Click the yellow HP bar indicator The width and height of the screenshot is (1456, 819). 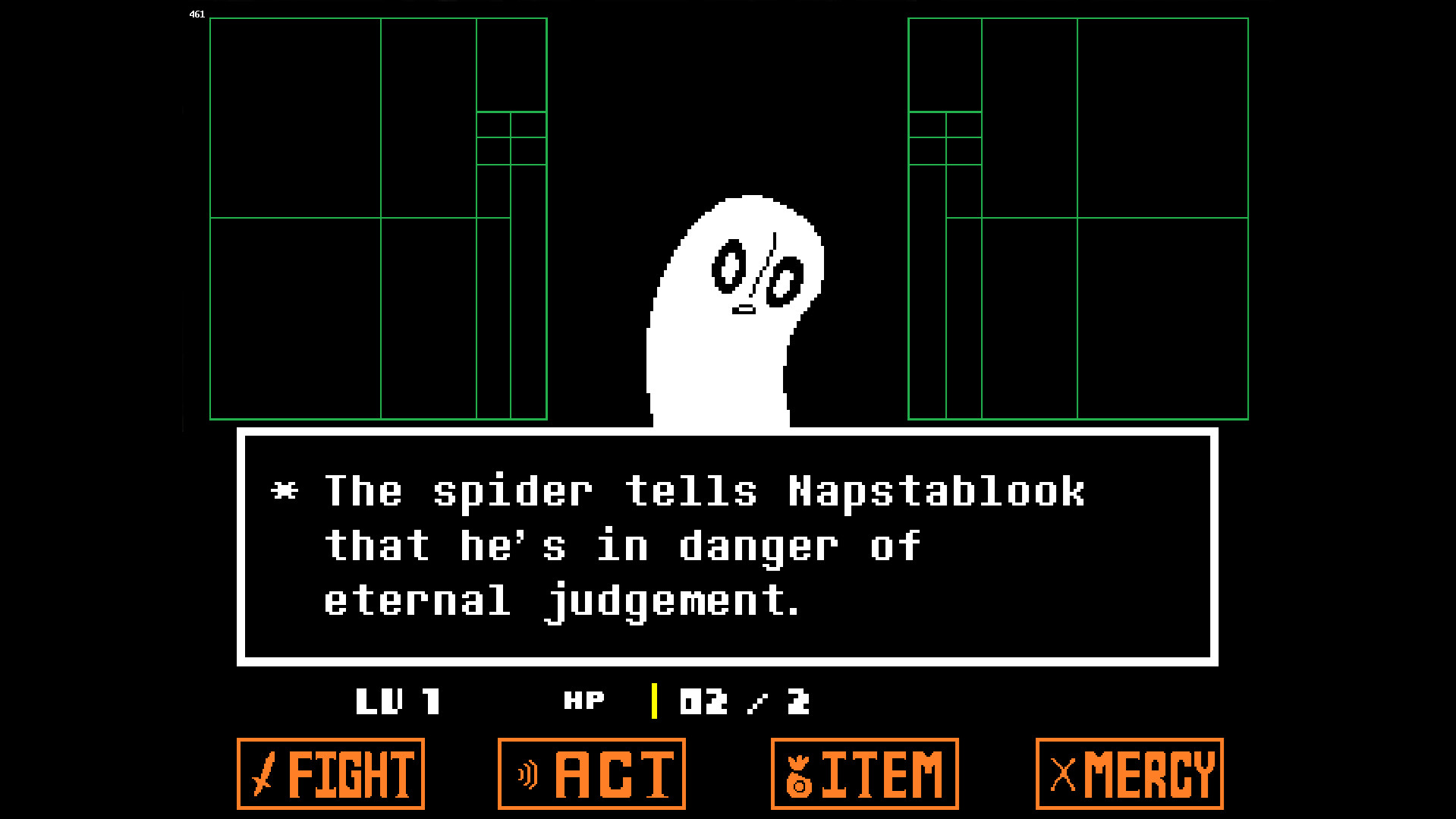653,701
